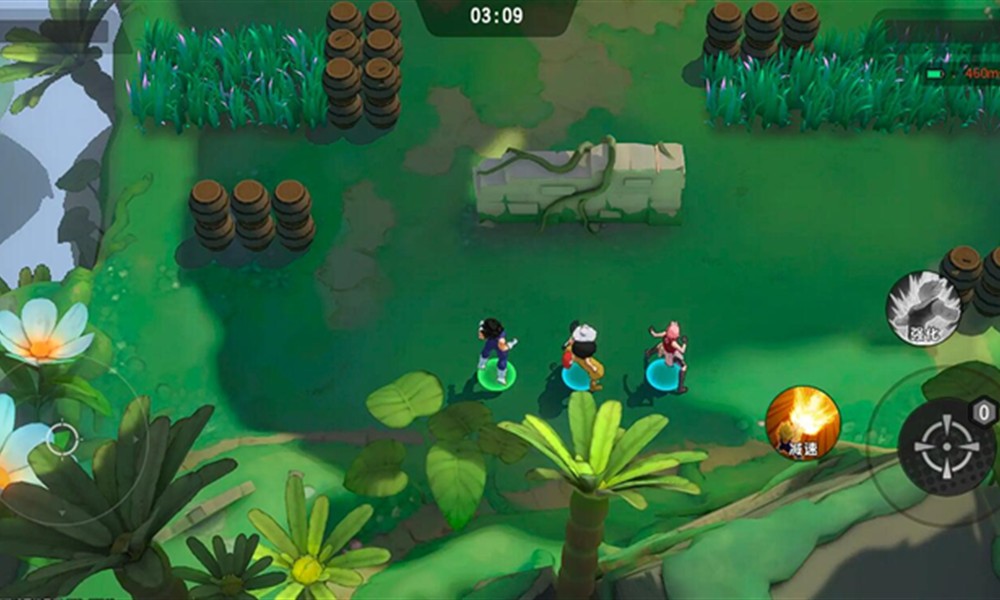Image resolution: width=1000 pixels, height=600 pixels.
Task: Use the orange flaming aura skill
Action: pos(802,423)
